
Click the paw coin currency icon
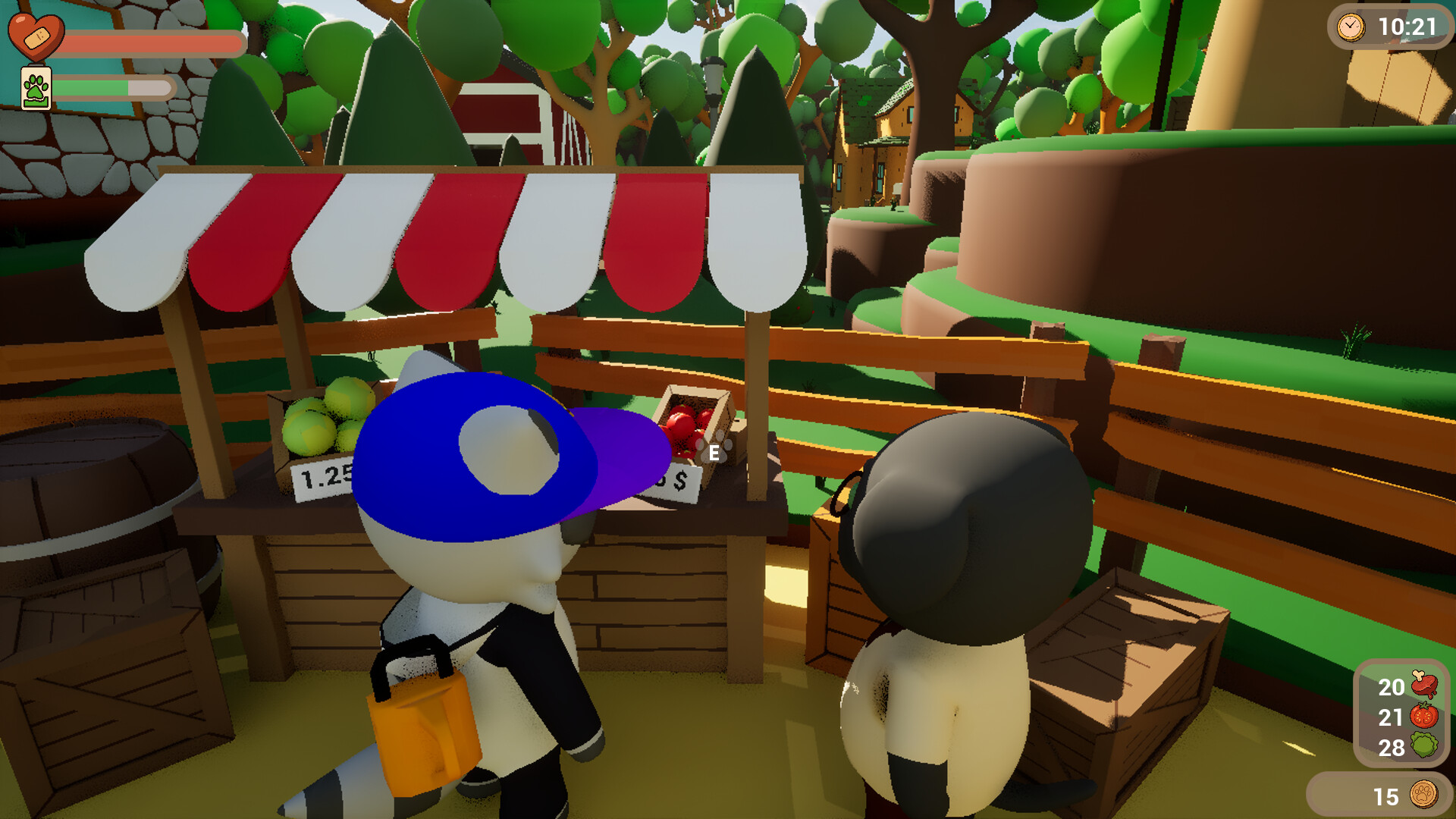(x=1423, y=796)
